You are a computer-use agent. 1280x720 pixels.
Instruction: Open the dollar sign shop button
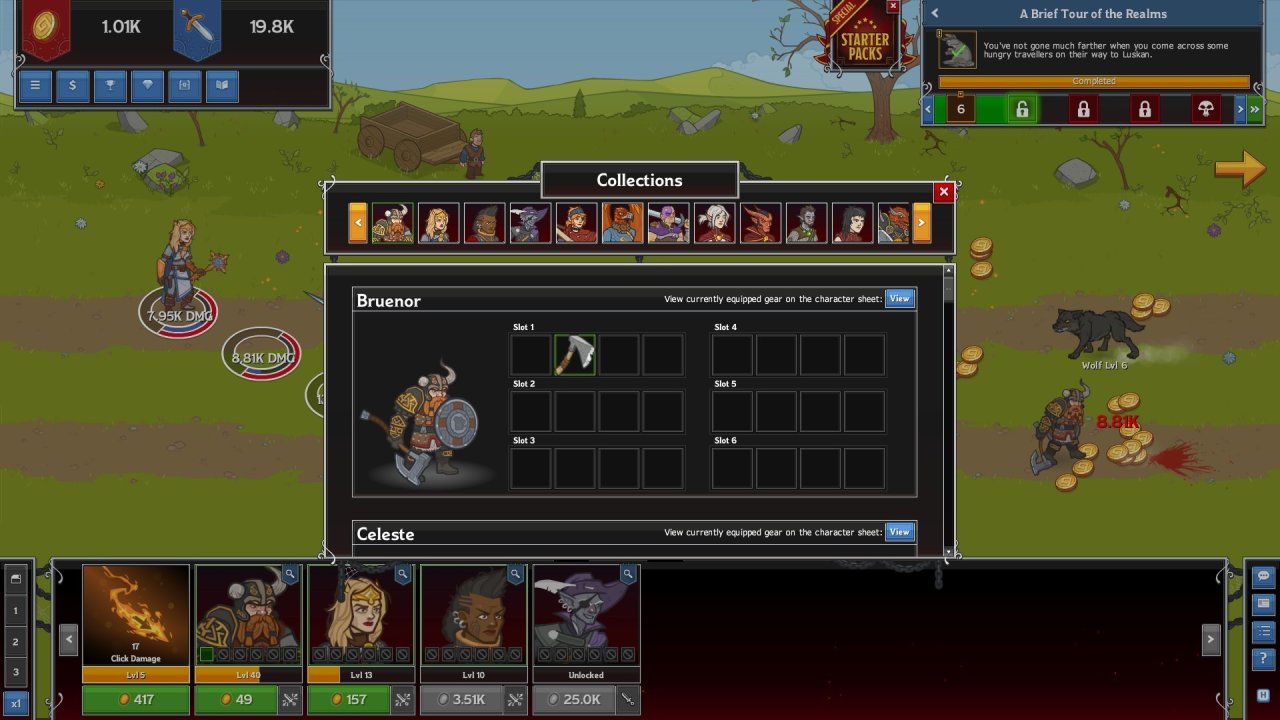(72, 86)
